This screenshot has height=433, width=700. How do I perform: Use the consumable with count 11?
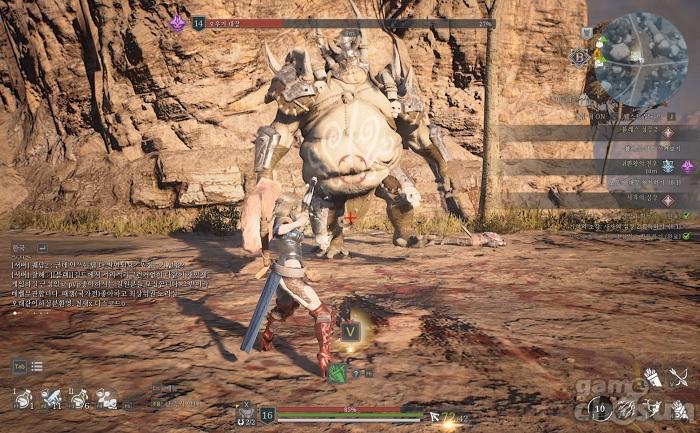pyautogui.click(x=50, y=399)
